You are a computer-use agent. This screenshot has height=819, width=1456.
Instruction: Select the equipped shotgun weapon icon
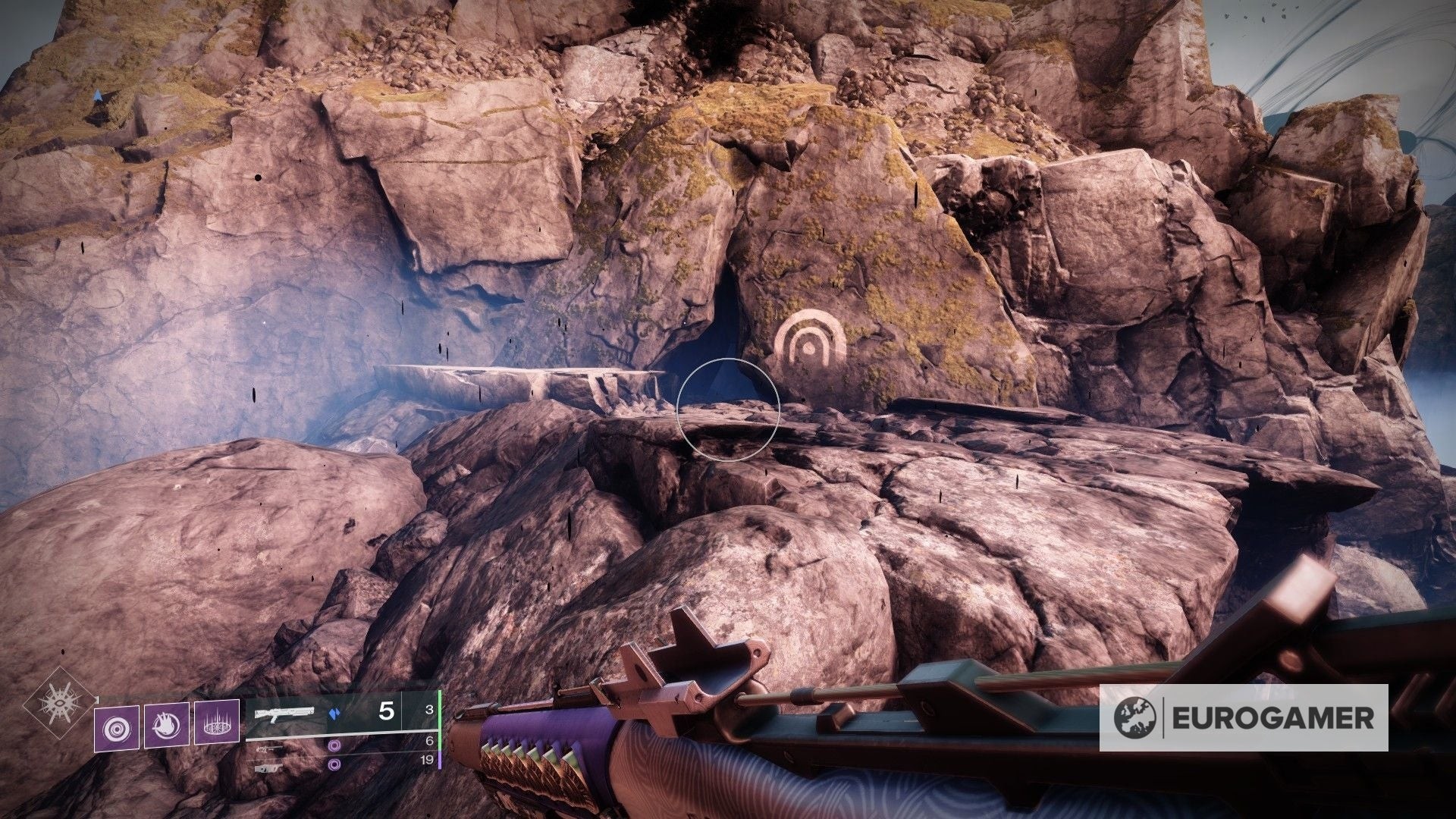coord(284,713)
